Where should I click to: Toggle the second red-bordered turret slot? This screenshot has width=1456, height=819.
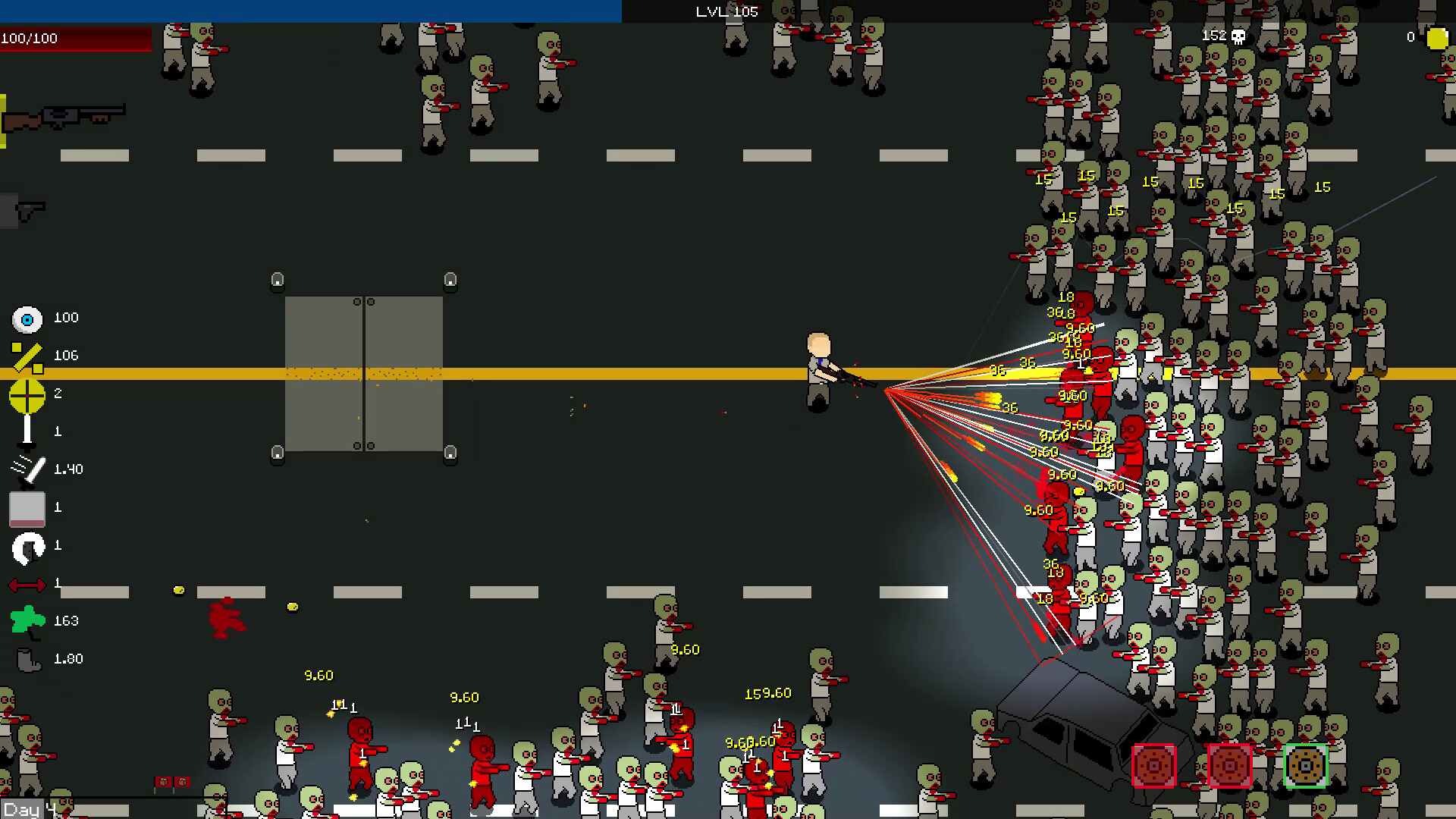pos(1230,766)
